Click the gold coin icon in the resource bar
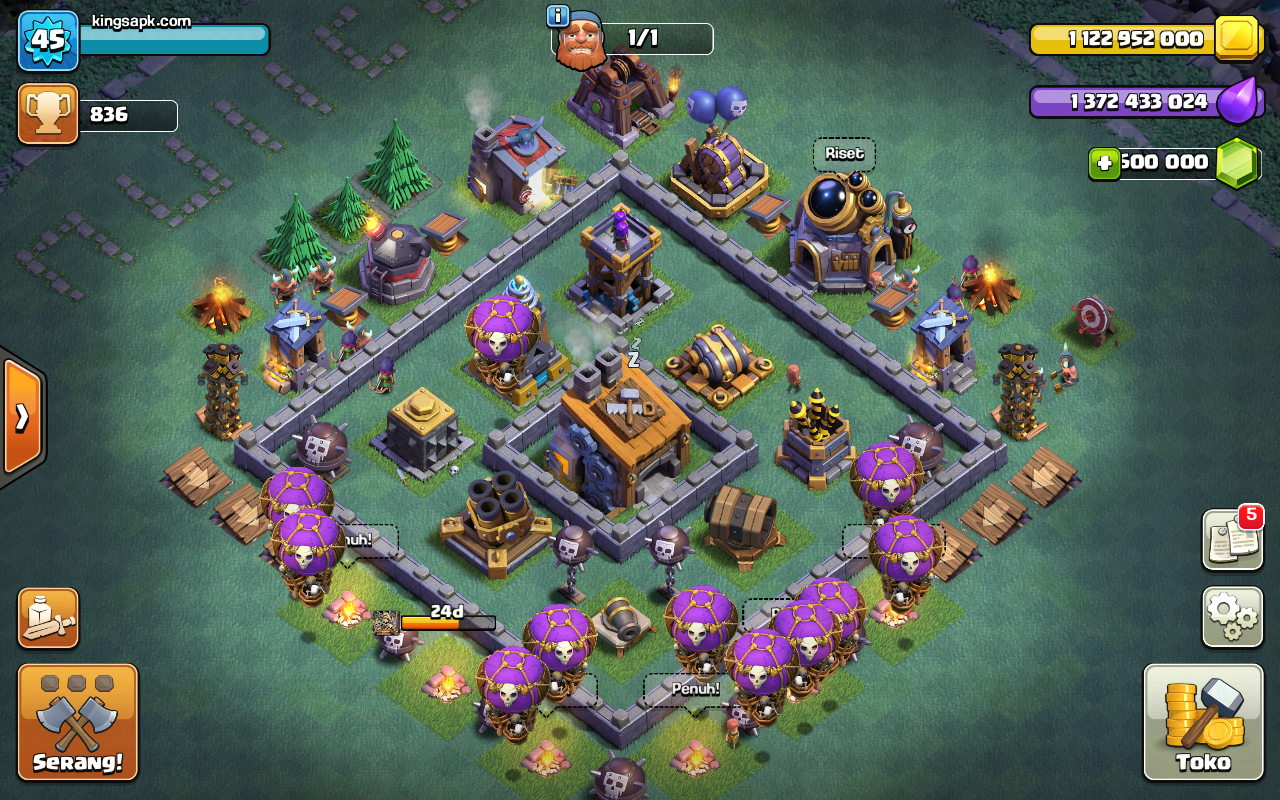 coord(1237,40)
